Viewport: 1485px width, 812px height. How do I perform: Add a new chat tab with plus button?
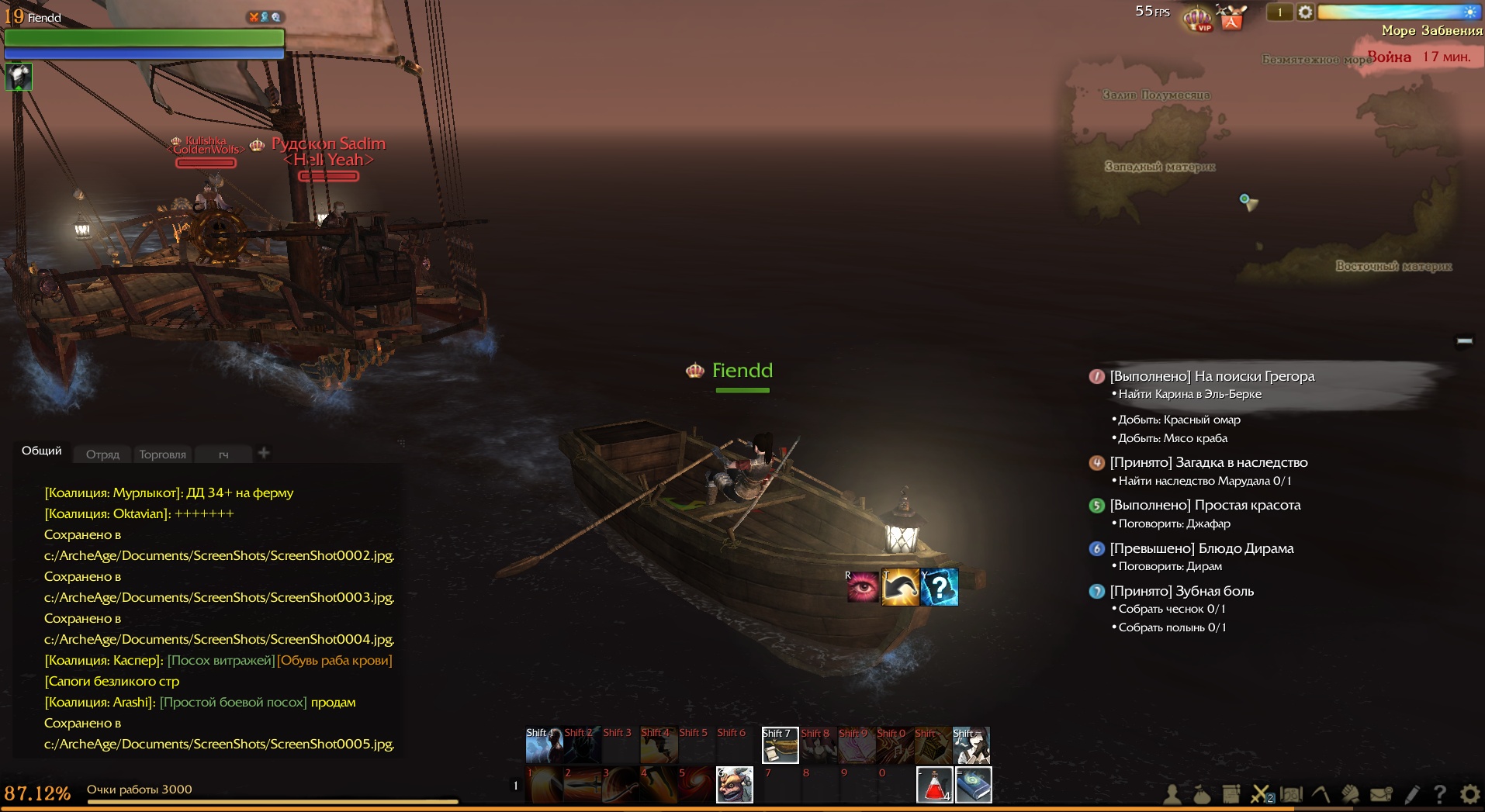click(264, 453)
